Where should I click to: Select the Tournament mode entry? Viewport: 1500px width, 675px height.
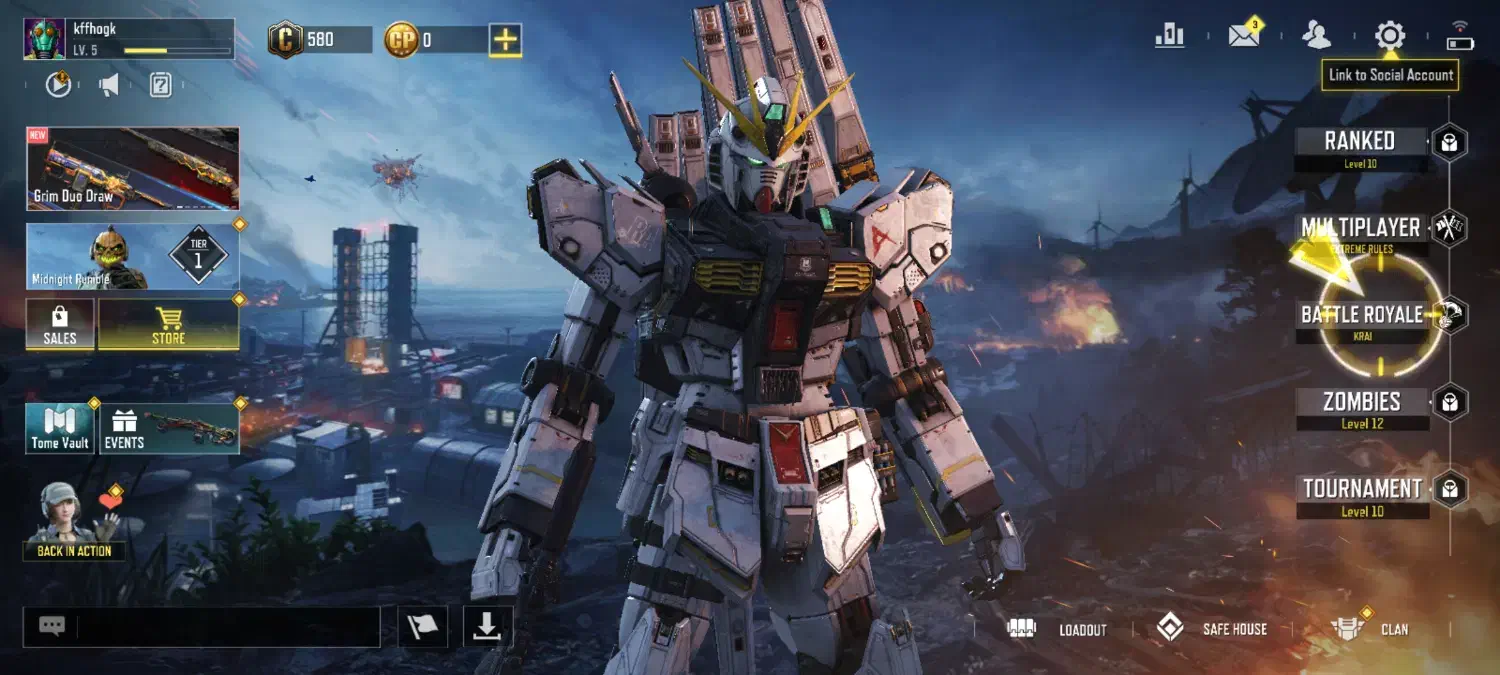pyautogui.click(x=1361, y=489)
